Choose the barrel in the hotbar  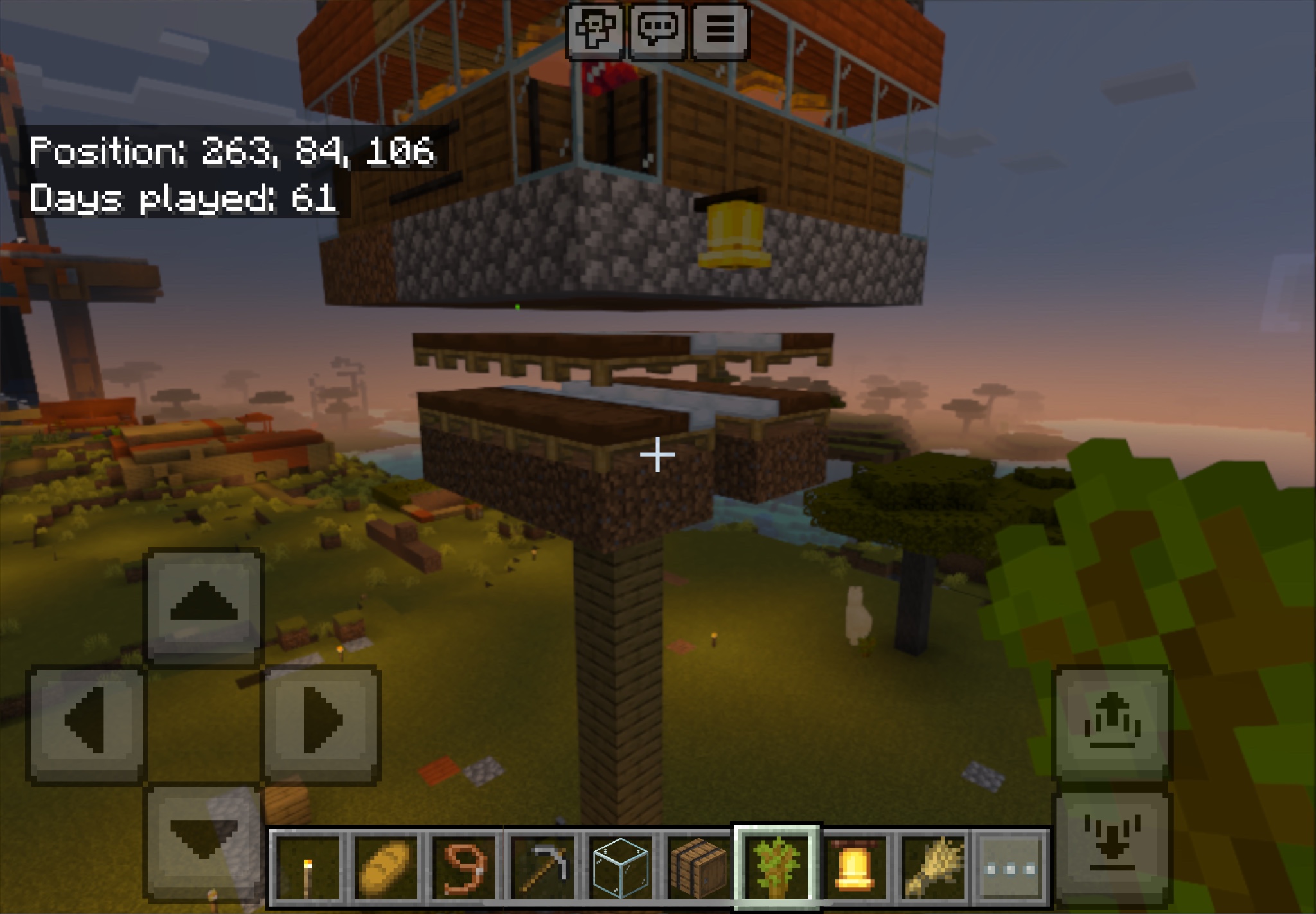click(x=699, y=868)
